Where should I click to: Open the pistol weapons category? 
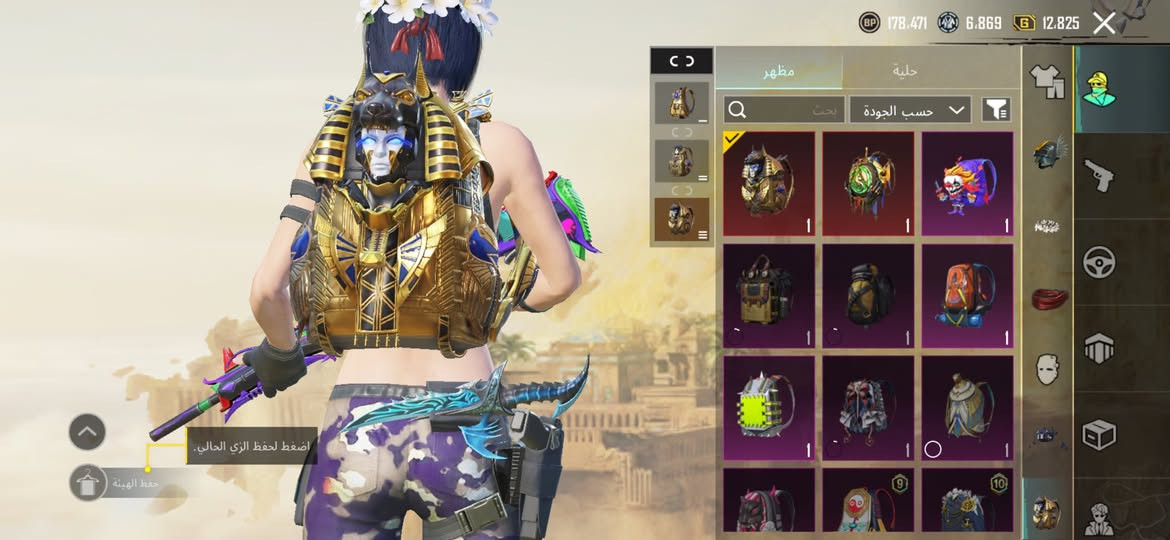[x=1100, y=177]
